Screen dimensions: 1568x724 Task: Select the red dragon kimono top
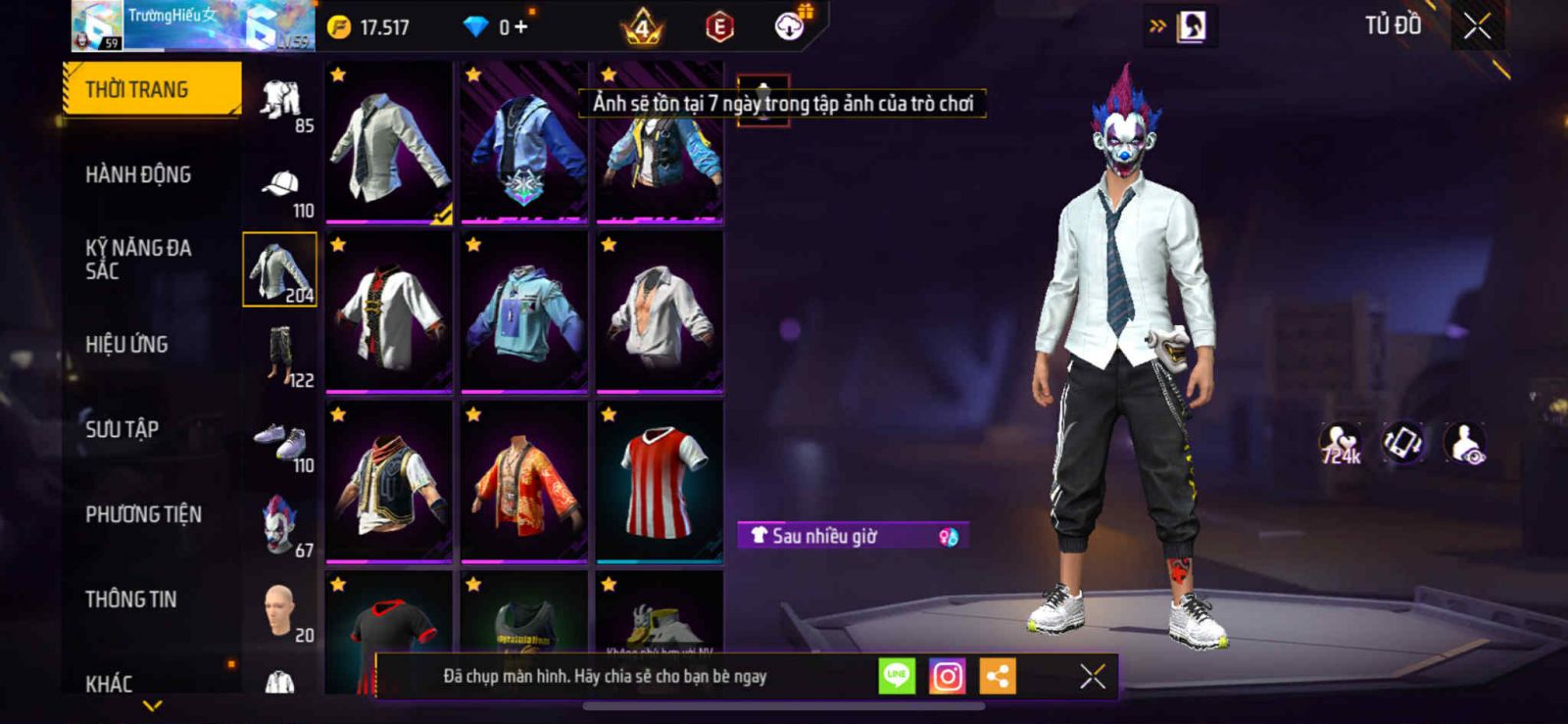pyautogui.click(x=524, y=482)
